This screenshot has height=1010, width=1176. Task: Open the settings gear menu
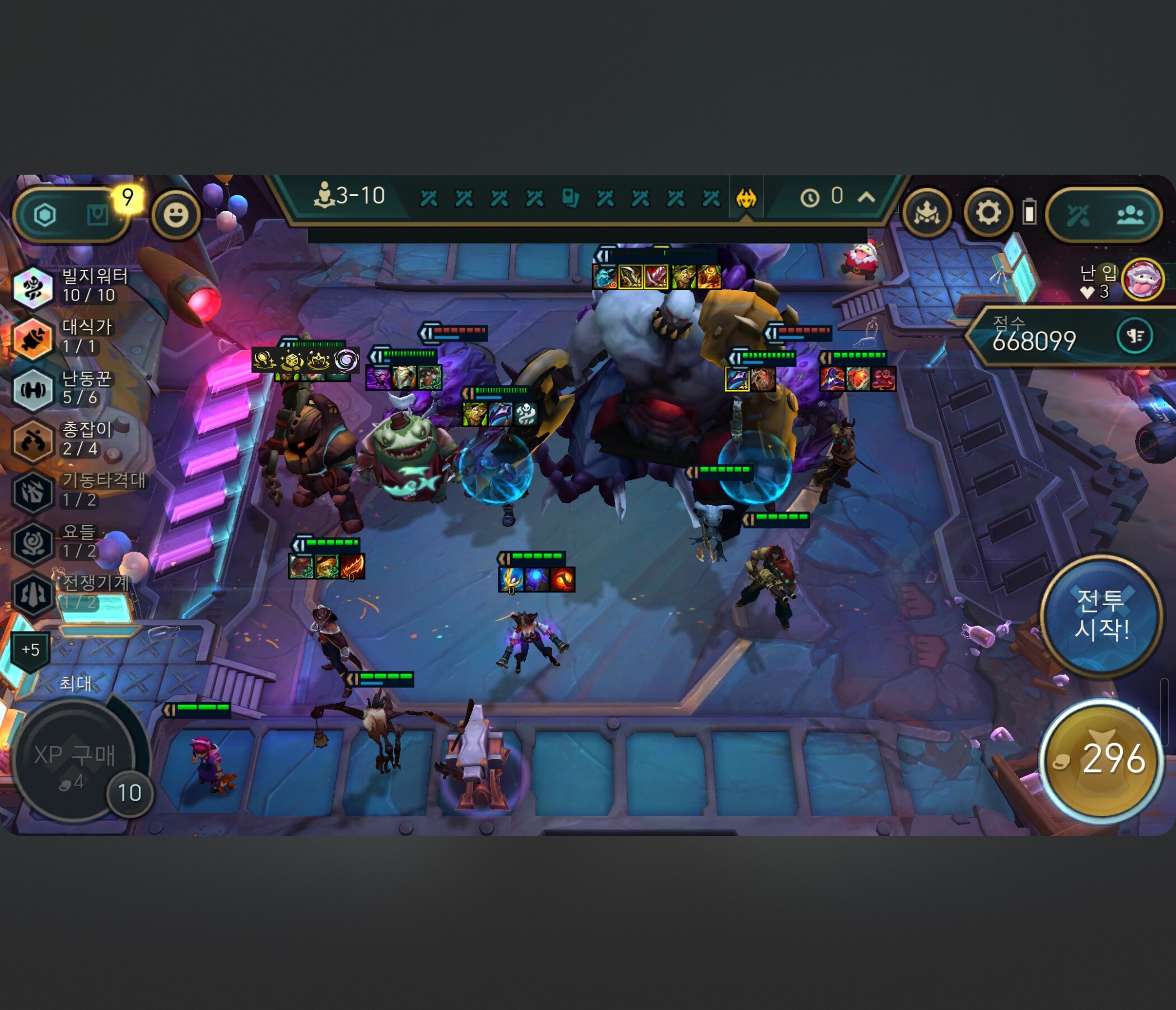coord(988,213)
